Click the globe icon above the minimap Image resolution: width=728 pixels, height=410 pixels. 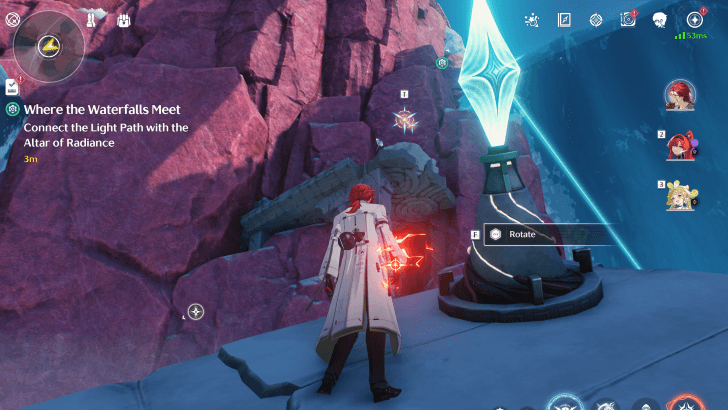[13, 17]
